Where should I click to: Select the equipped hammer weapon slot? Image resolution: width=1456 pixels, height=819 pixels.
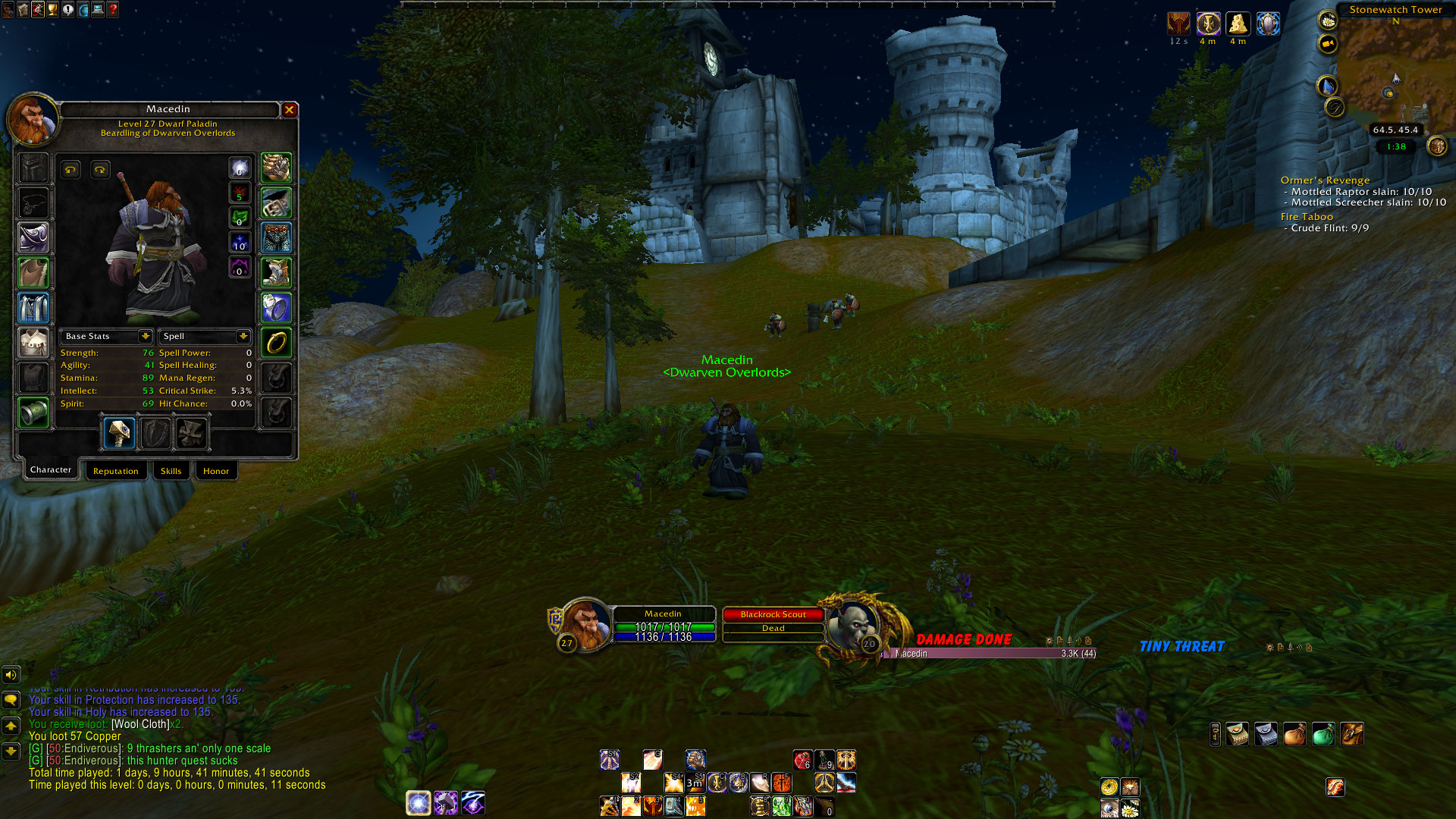point(119,433)
